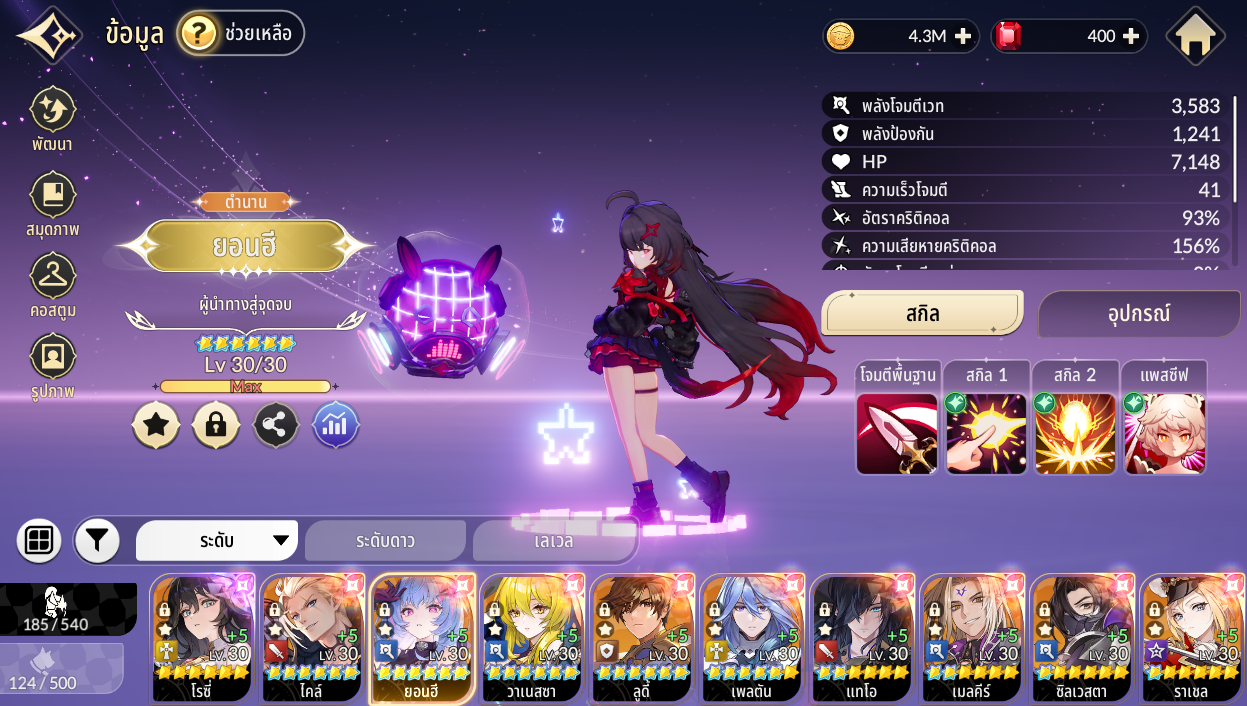Toggle the favorite star button
Screen dimensions: 1247x706
(156, 425)
